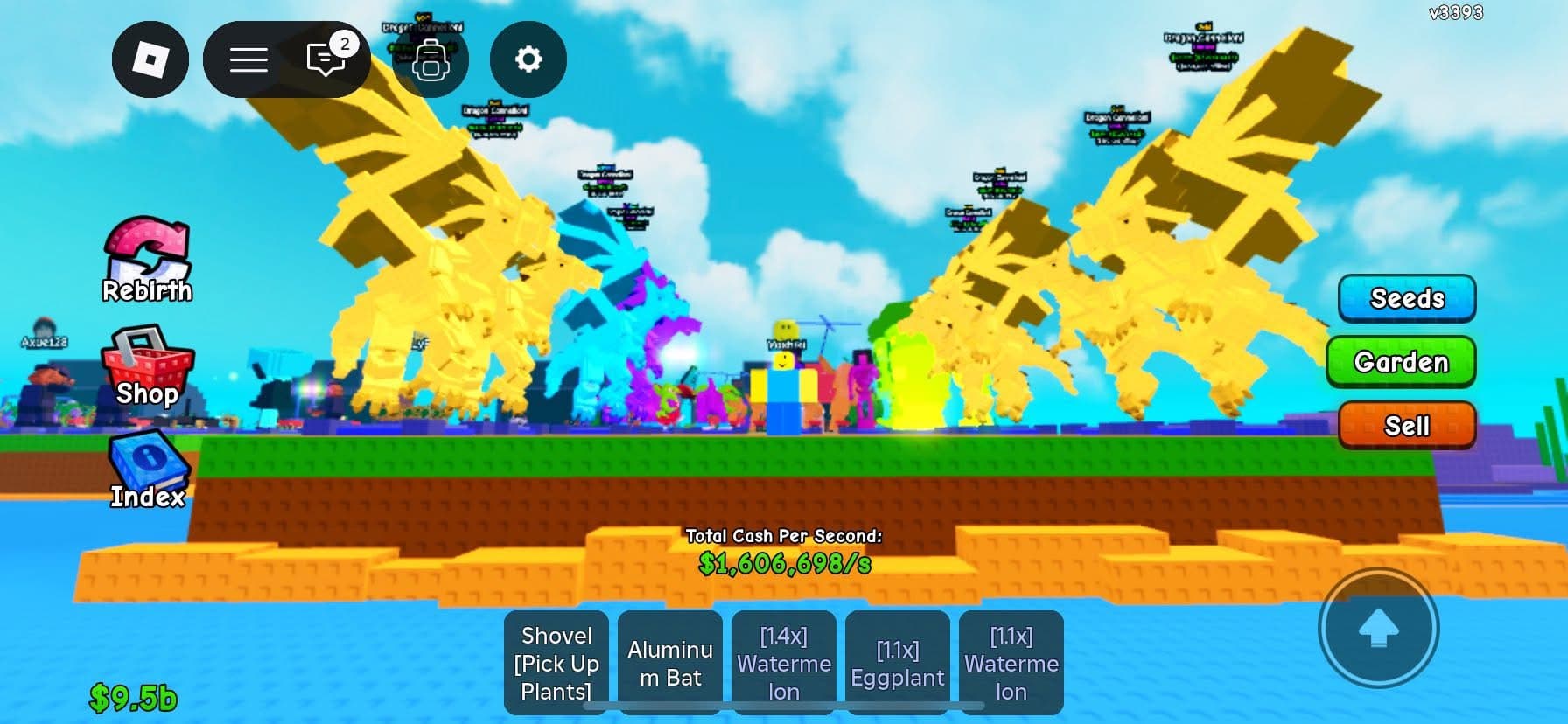Click the Rebirth button
The width and height of the screenshot is (1568, 724).
pos(147,261)
